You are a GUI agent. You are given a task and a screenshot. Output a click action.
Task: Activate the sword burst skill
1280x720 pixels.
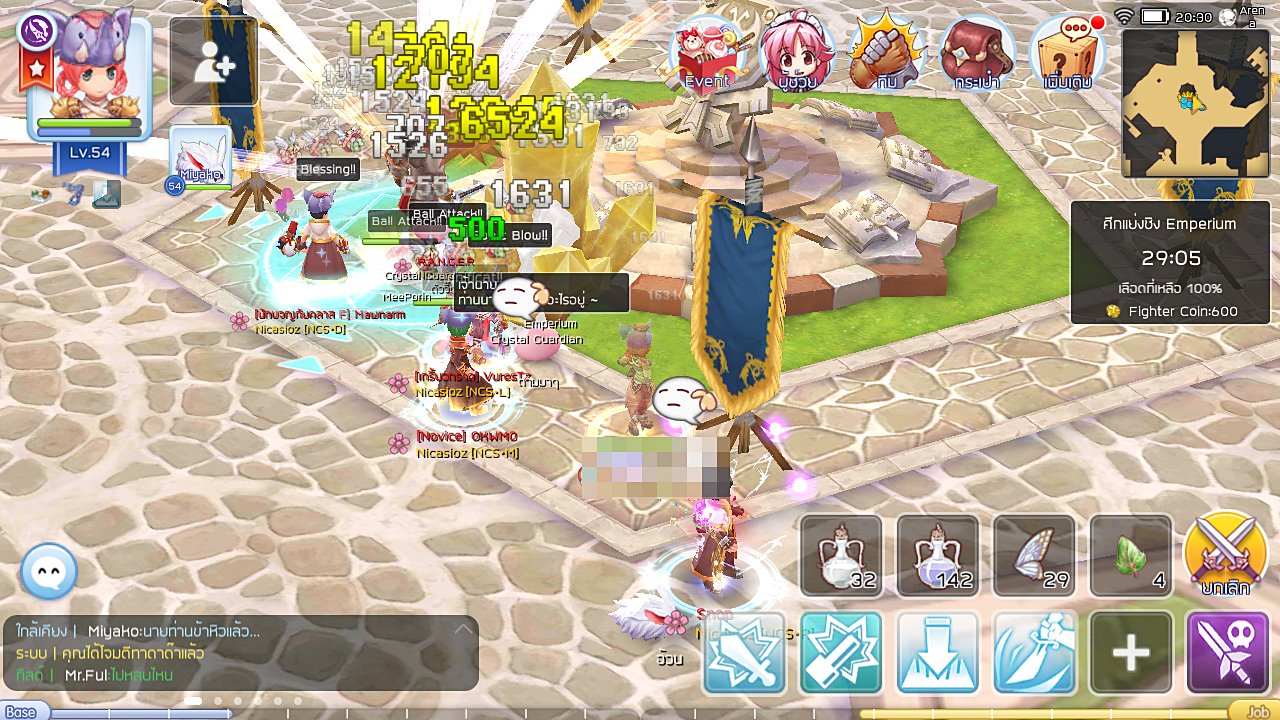pos(744,652)
